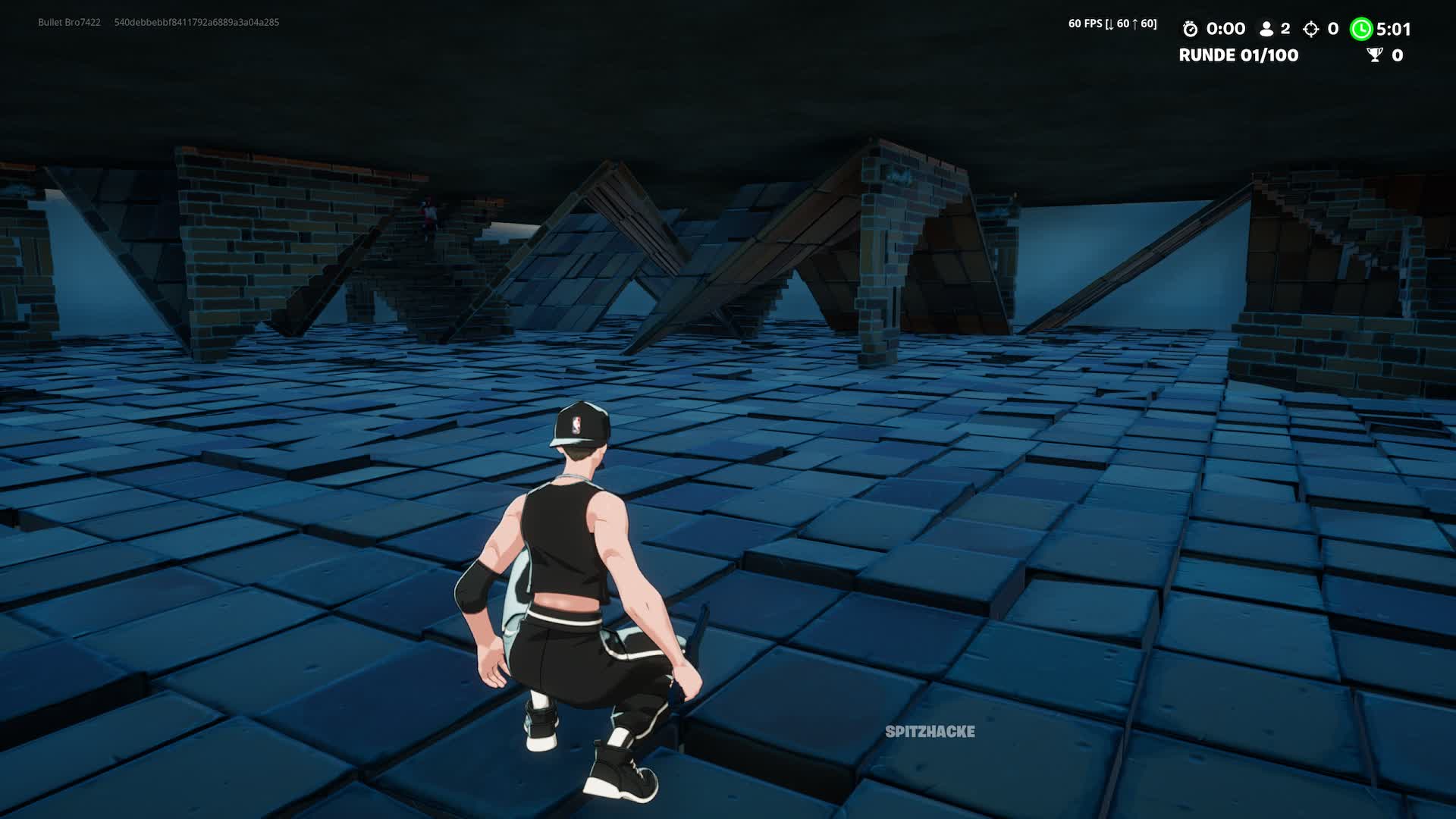Screen dimensions: 1456x819
Task: Select the trophy icon next to the score
Action: tap(1373, 55)
